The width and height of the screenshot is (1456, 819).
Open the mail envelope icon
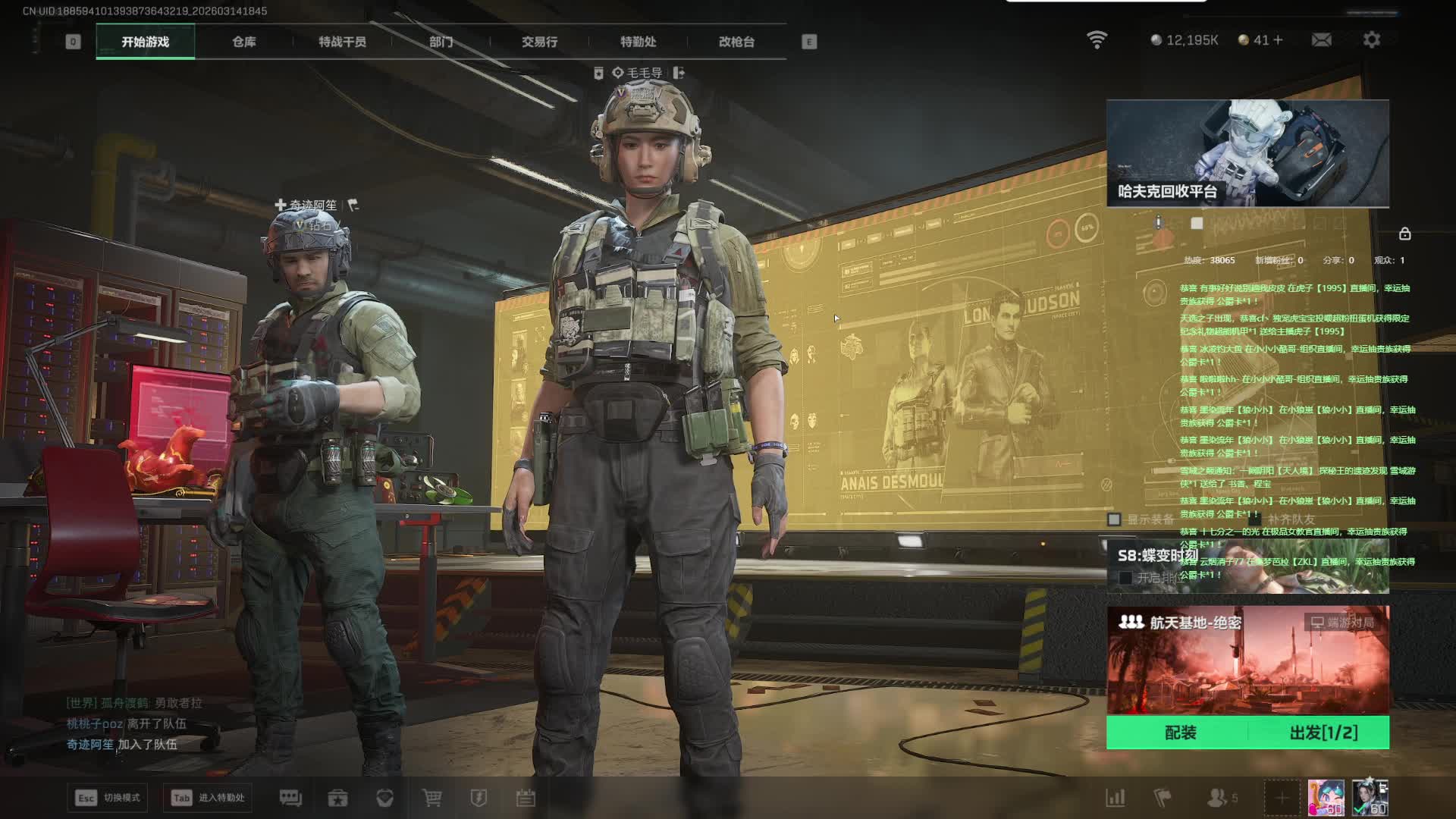[x=1321, y=39]
